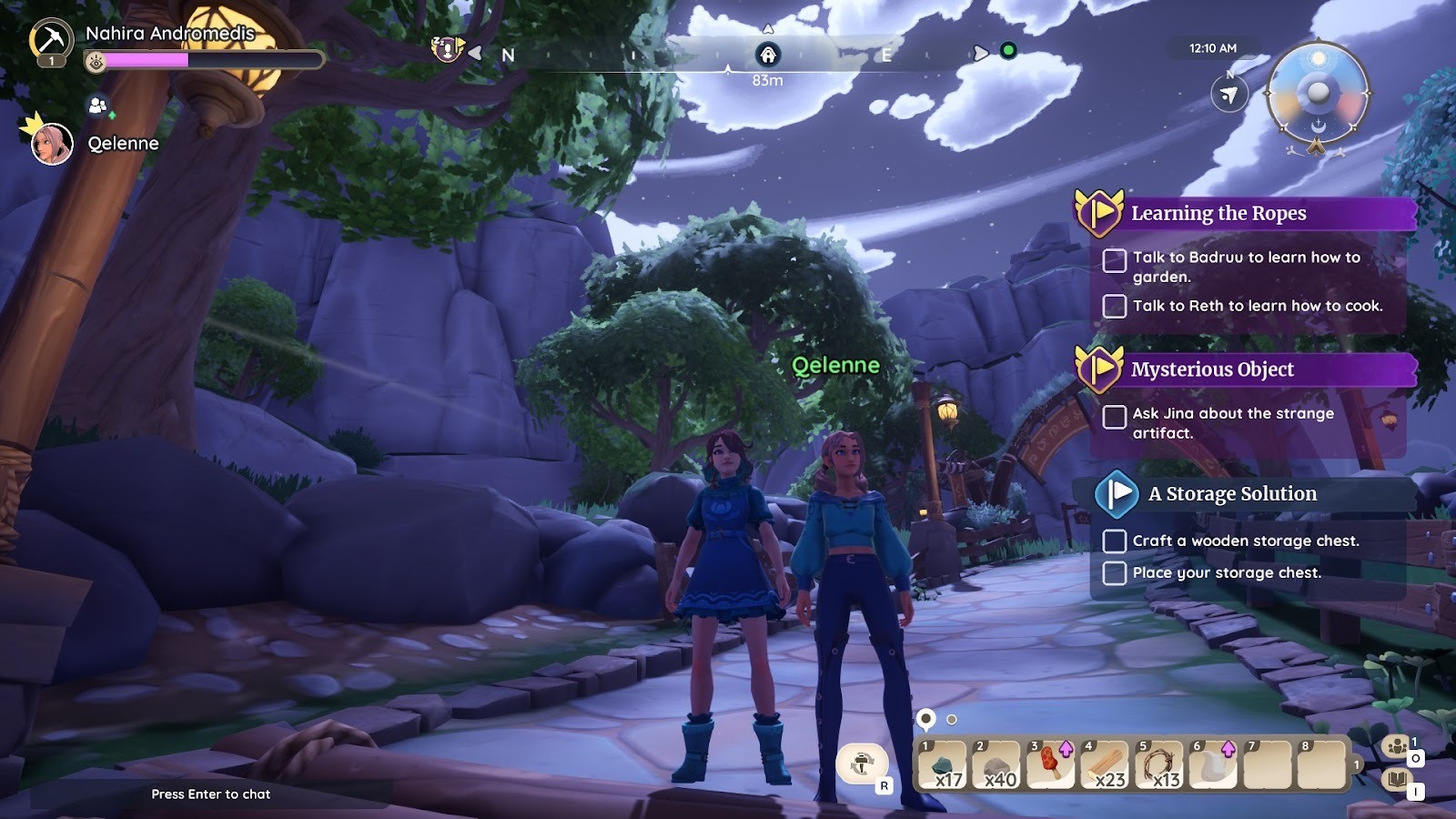Open the Learning the Ropes quest
1456x819 pixels.
point(1218,214)
